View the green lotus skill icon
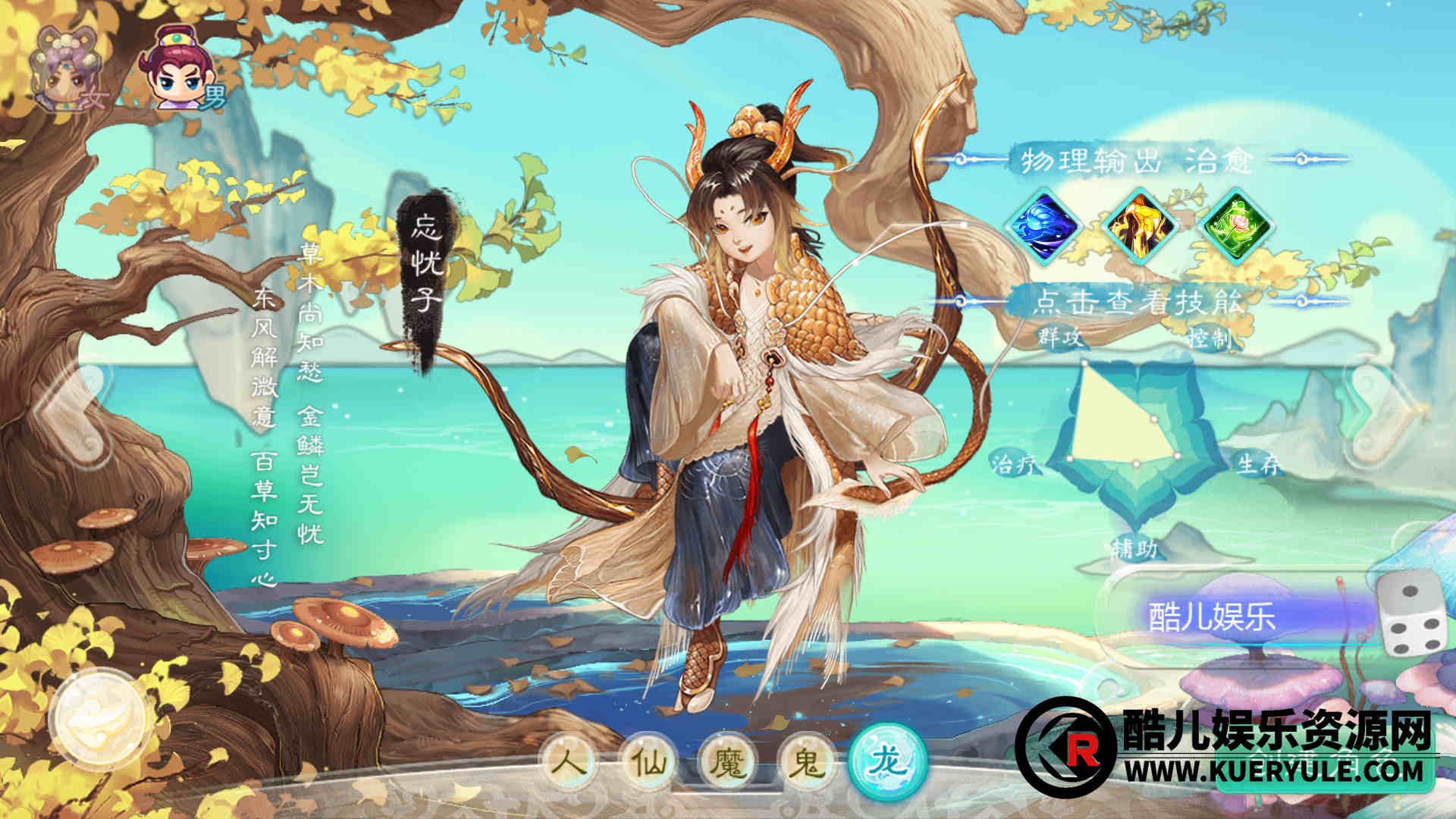Screen dimensions: 1456x819 tap(1236, 226)
